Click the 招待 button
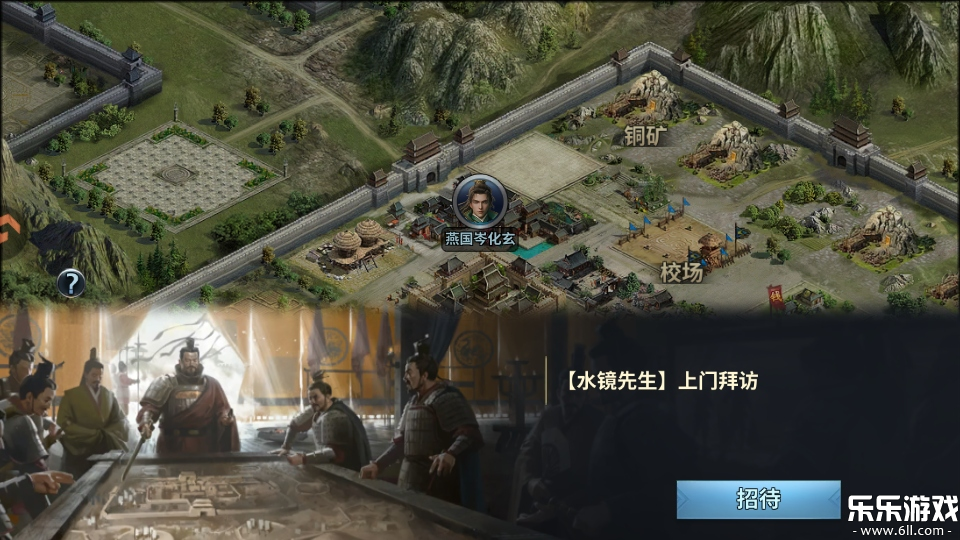The width and height of the screenshot is (960, 540). [x=758, y=499]
